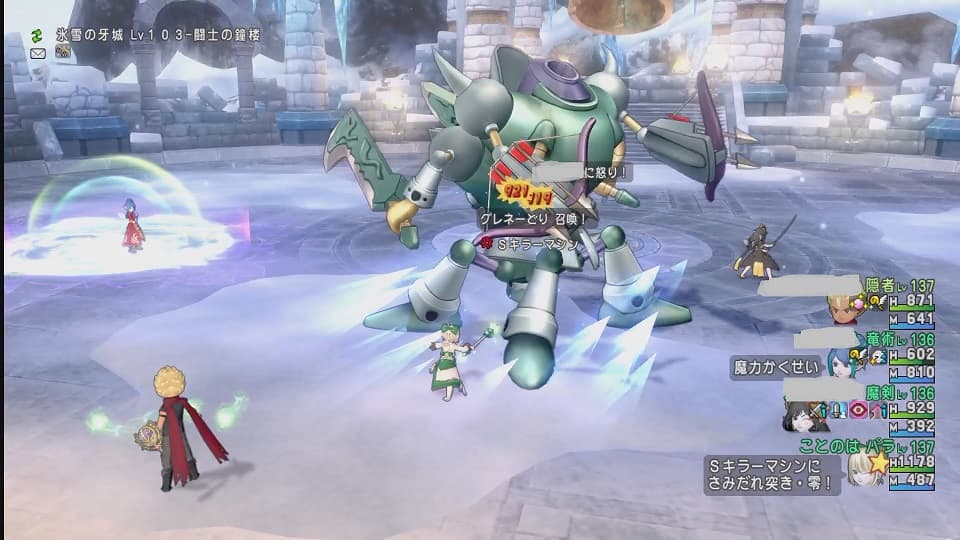The width and height of the screenshot is (960, 540).
Task: Open the mail envelope icon
Action: (x=38, y=49)
